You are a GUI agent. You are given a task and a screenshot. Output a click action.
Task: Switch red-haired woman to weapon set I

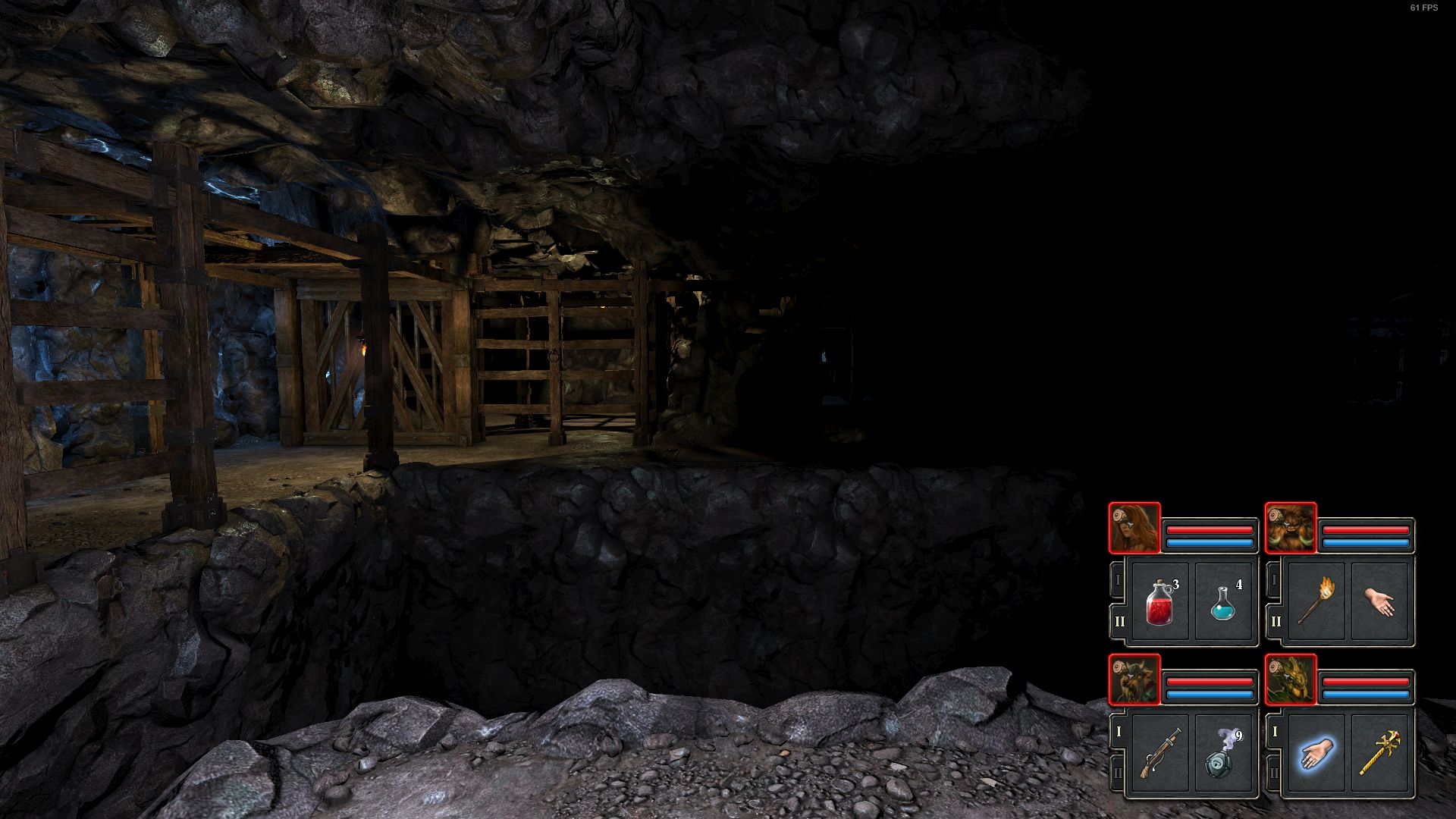point(1119,581)
